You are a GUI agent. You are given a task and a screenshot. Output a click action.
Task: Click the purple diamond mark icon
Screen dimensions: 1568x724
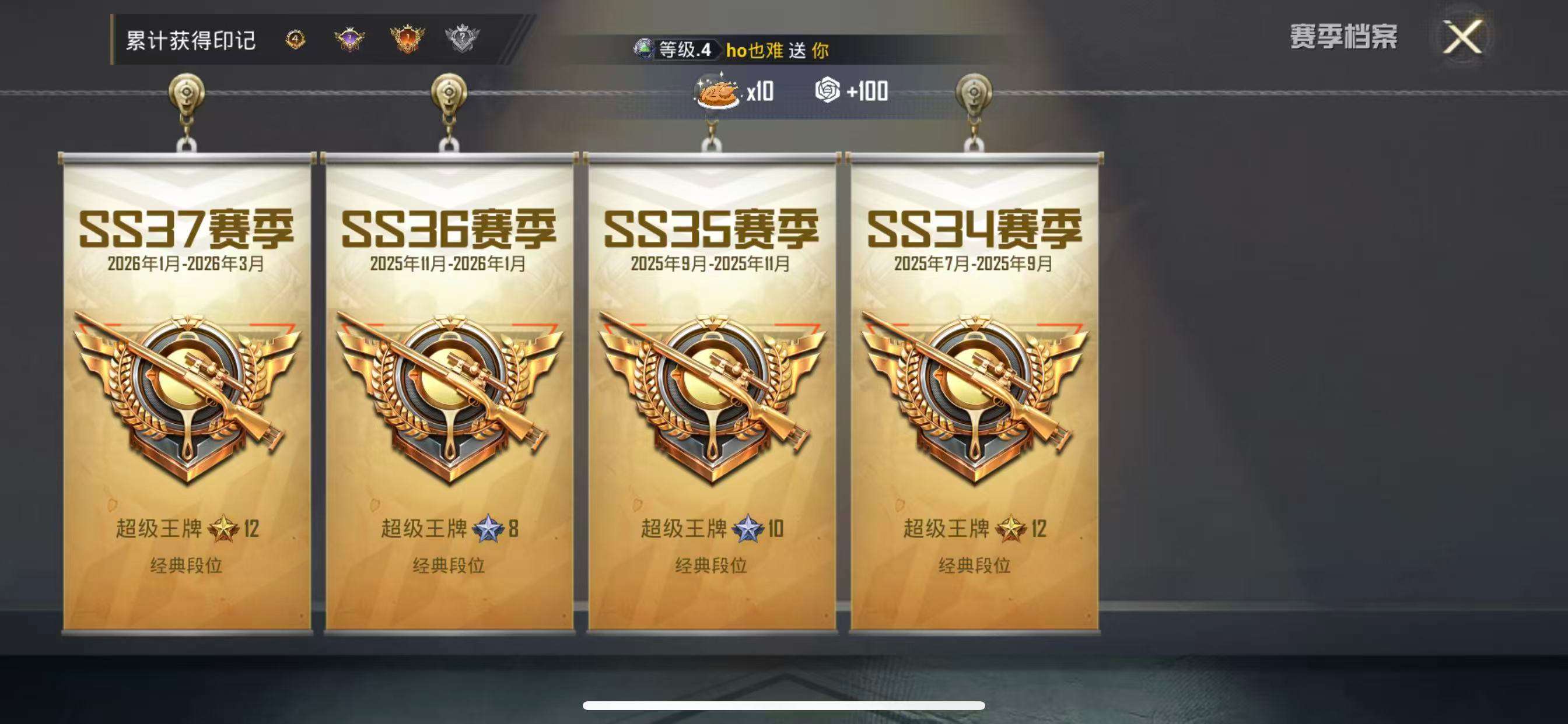(349, 38)
